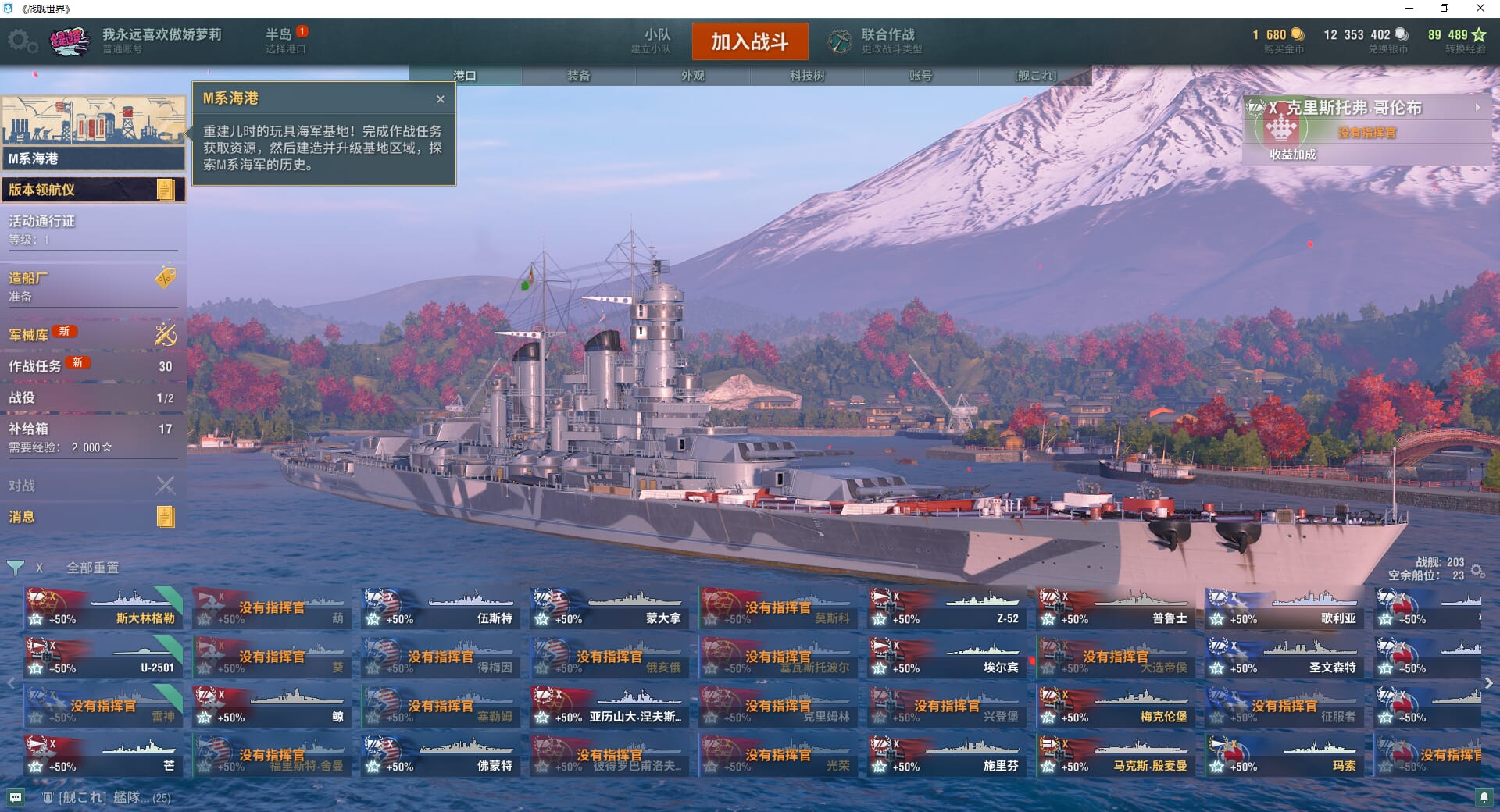Open the 军械库 armory

92,334
